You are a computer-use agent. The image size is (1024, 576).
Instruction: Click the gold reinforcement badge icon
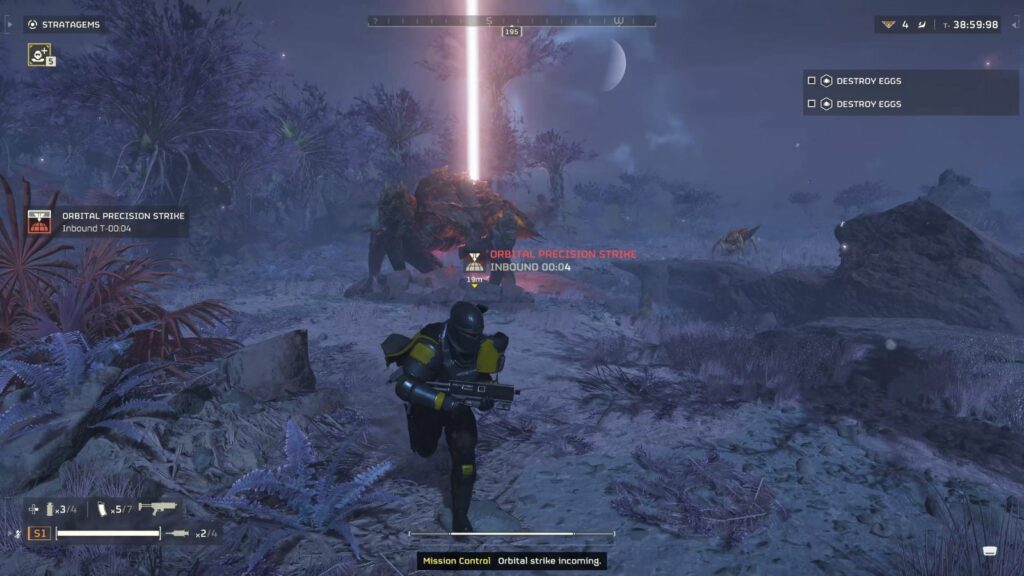click(x=887, y=25)
